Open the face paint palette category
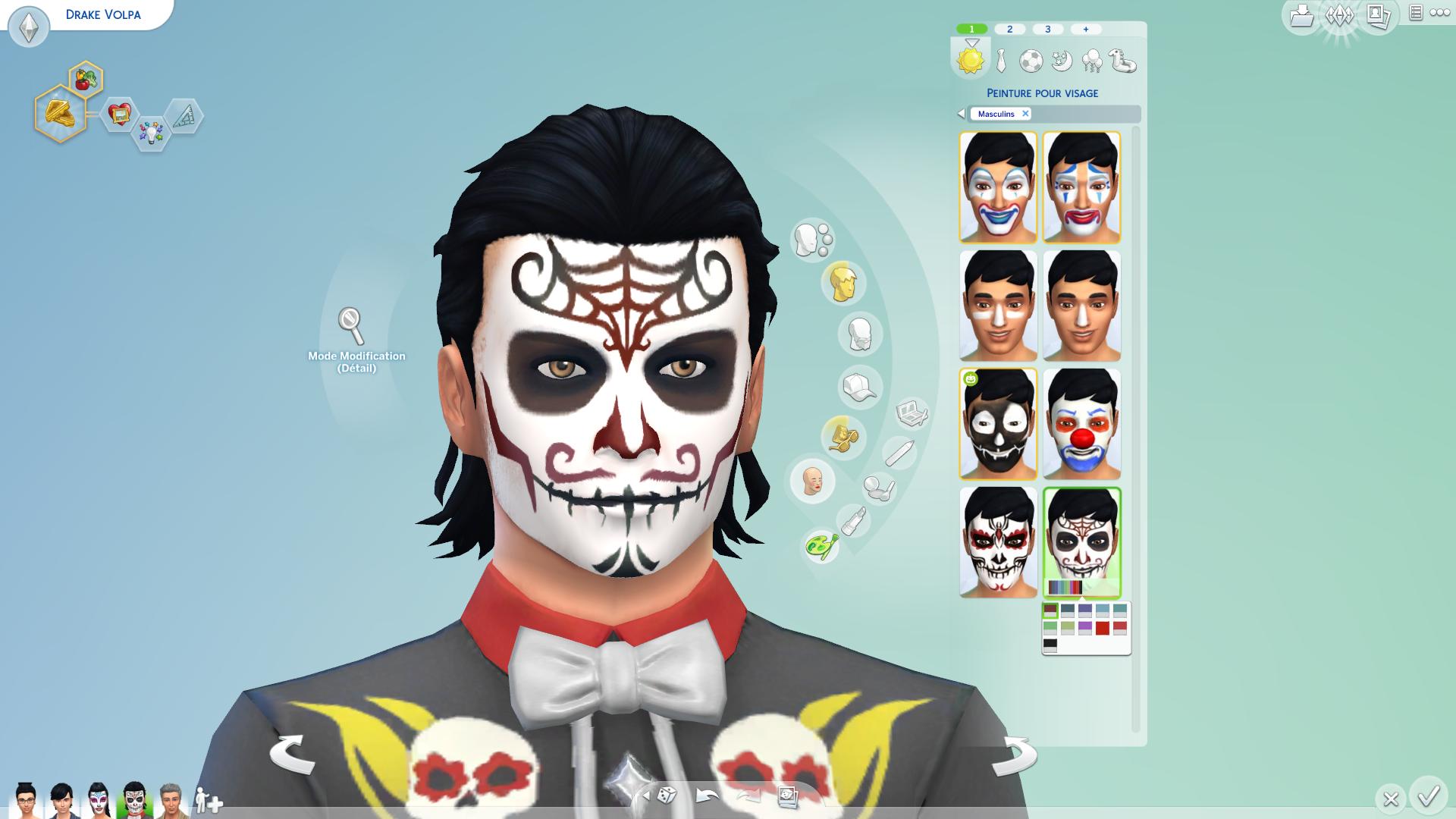 click(821, 545)
